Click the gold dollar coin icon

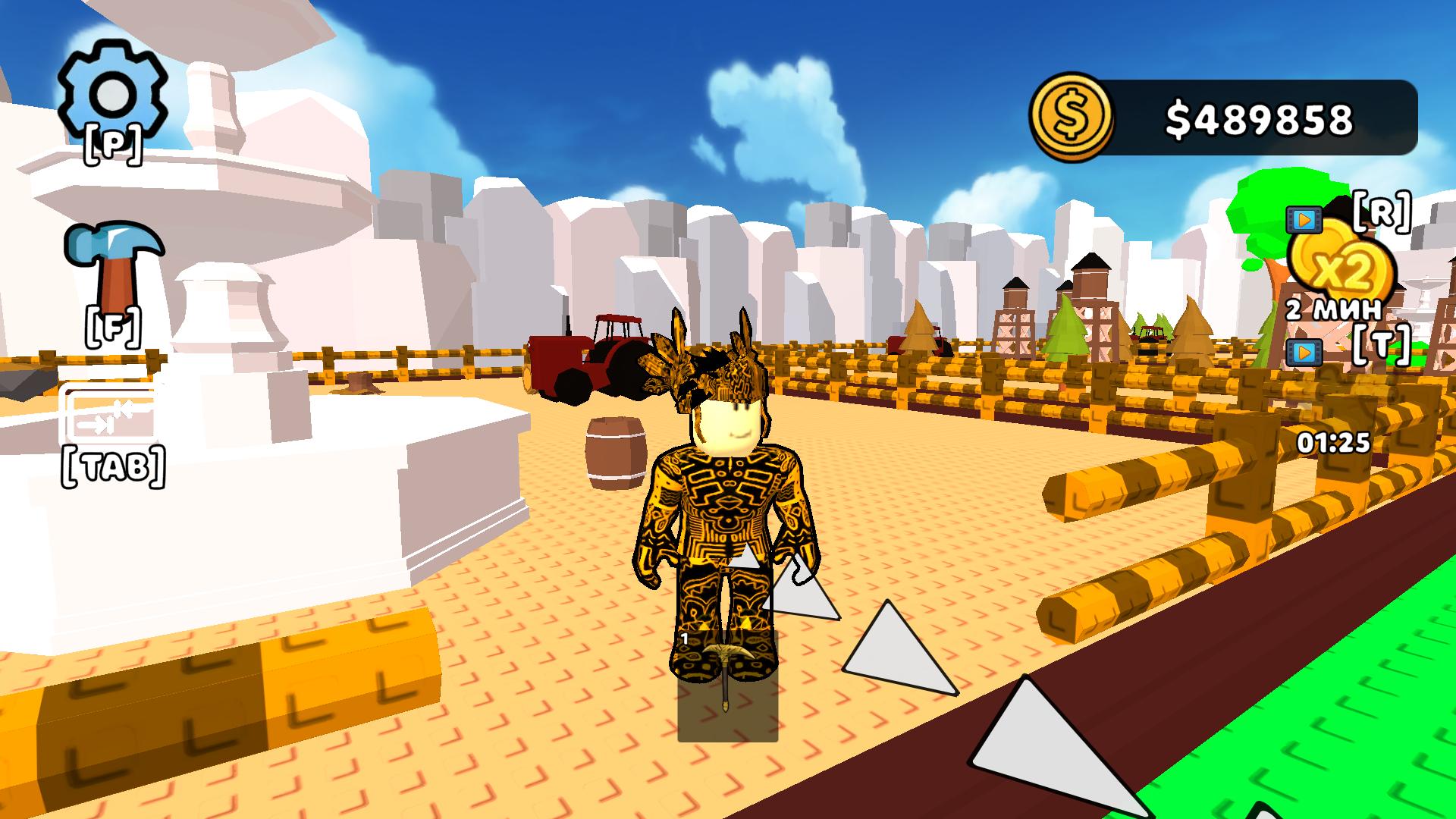click(x=1072, y=115)
